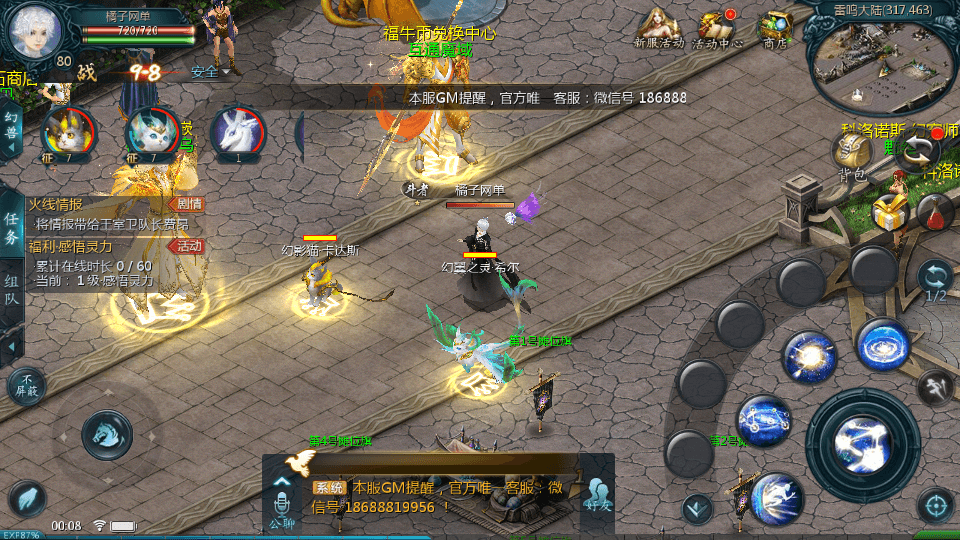Viewport: 960px width, 540px height.
Task: Activate the galaxy swirl skill
Action: (884, 345)
